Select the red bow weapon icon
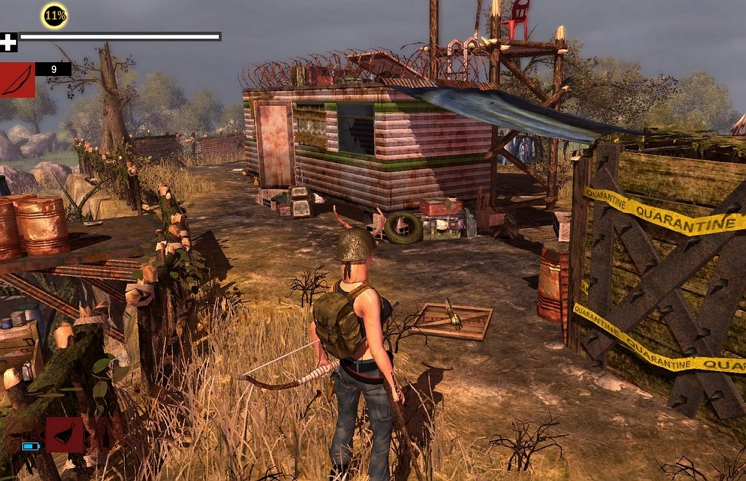Viewport: 746px width, 481px height. (x=18, y=79)
